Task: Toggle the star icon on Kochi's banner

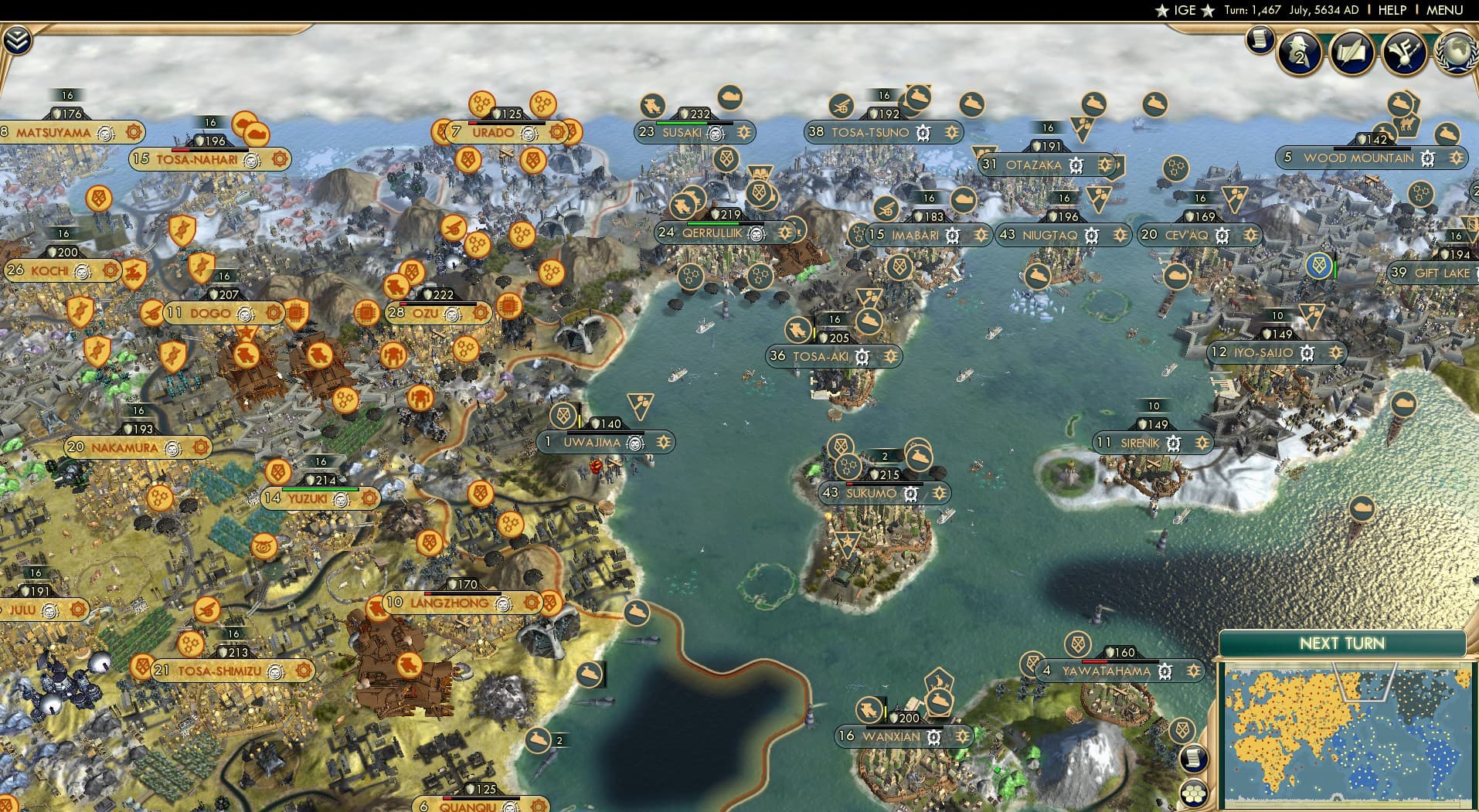Action: [110, 270]
